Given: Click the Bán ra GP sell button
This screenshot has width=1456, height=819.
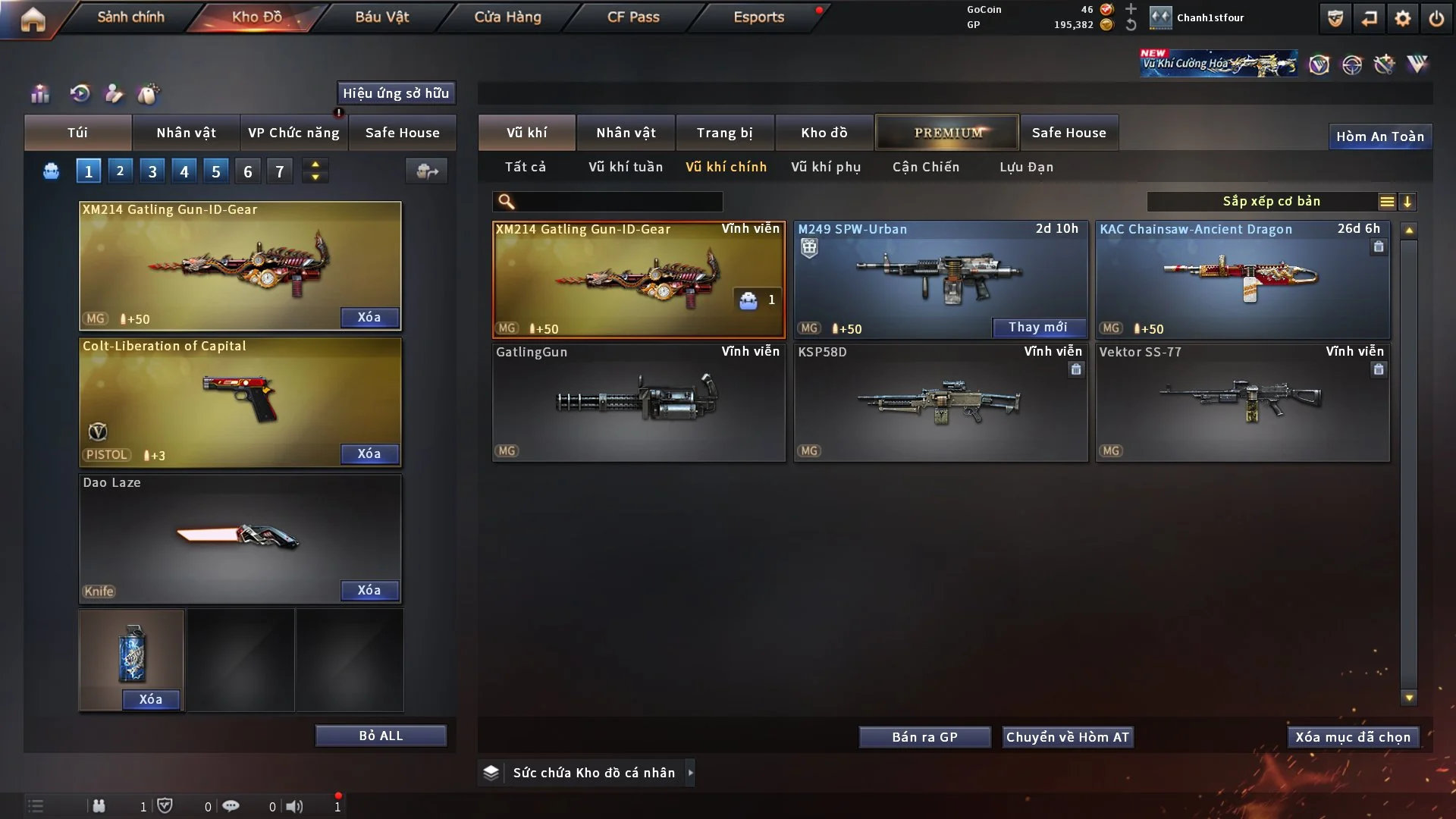Looking at the screenshot, I should [924, 737].
